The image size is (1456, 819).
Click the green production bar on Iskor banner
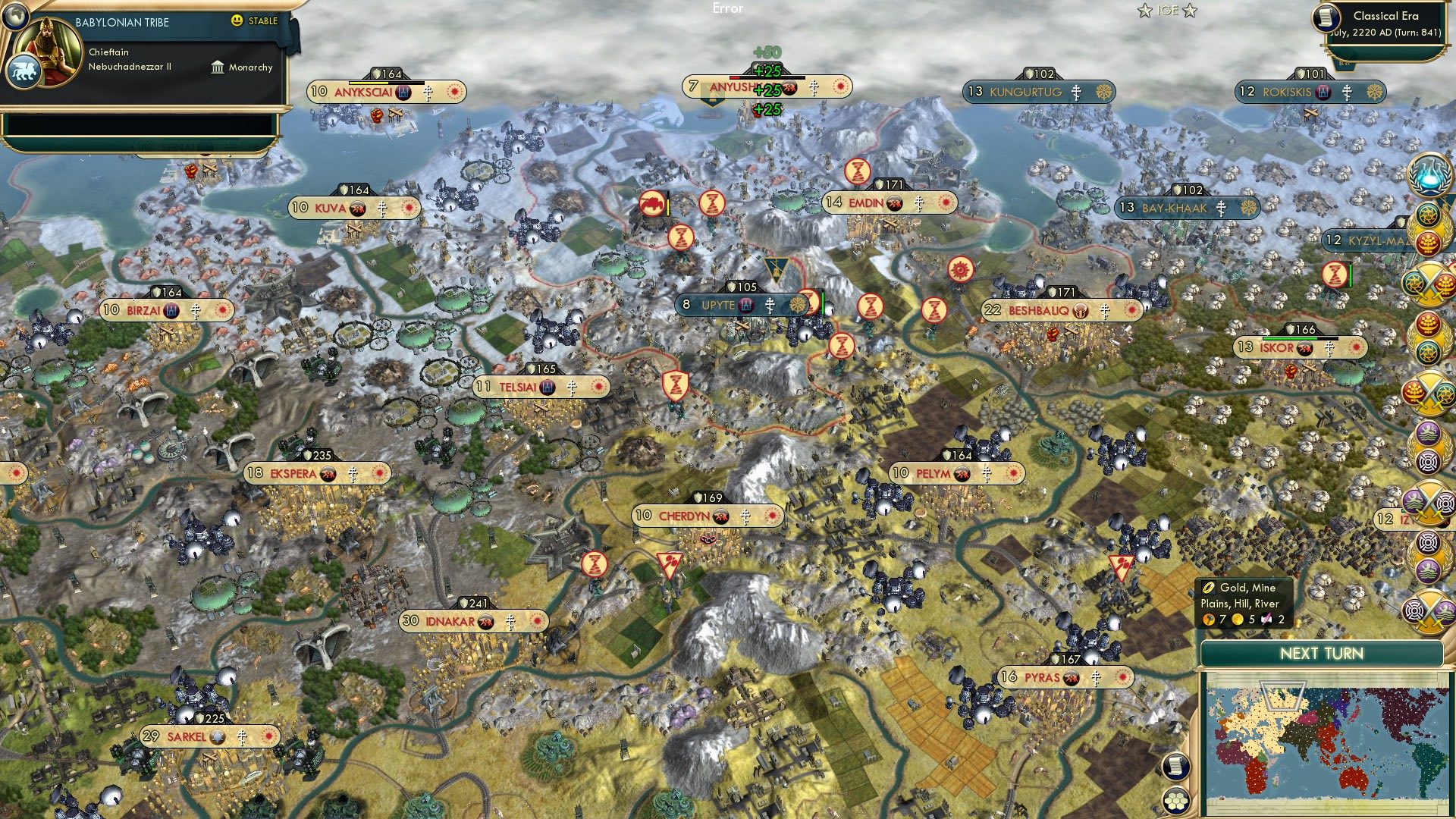click(1289, 338)
